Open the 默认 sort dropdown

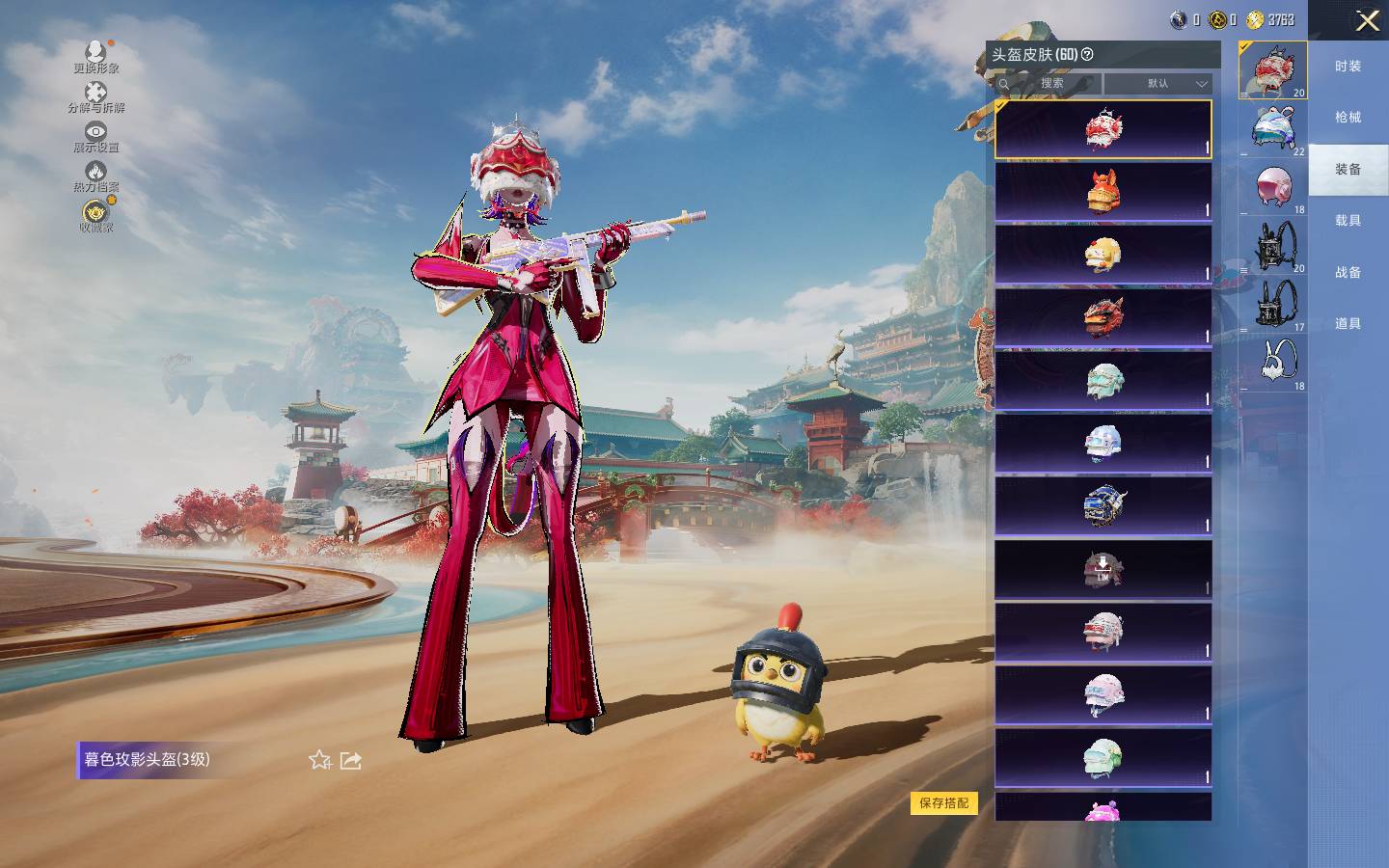point(1157,84)
